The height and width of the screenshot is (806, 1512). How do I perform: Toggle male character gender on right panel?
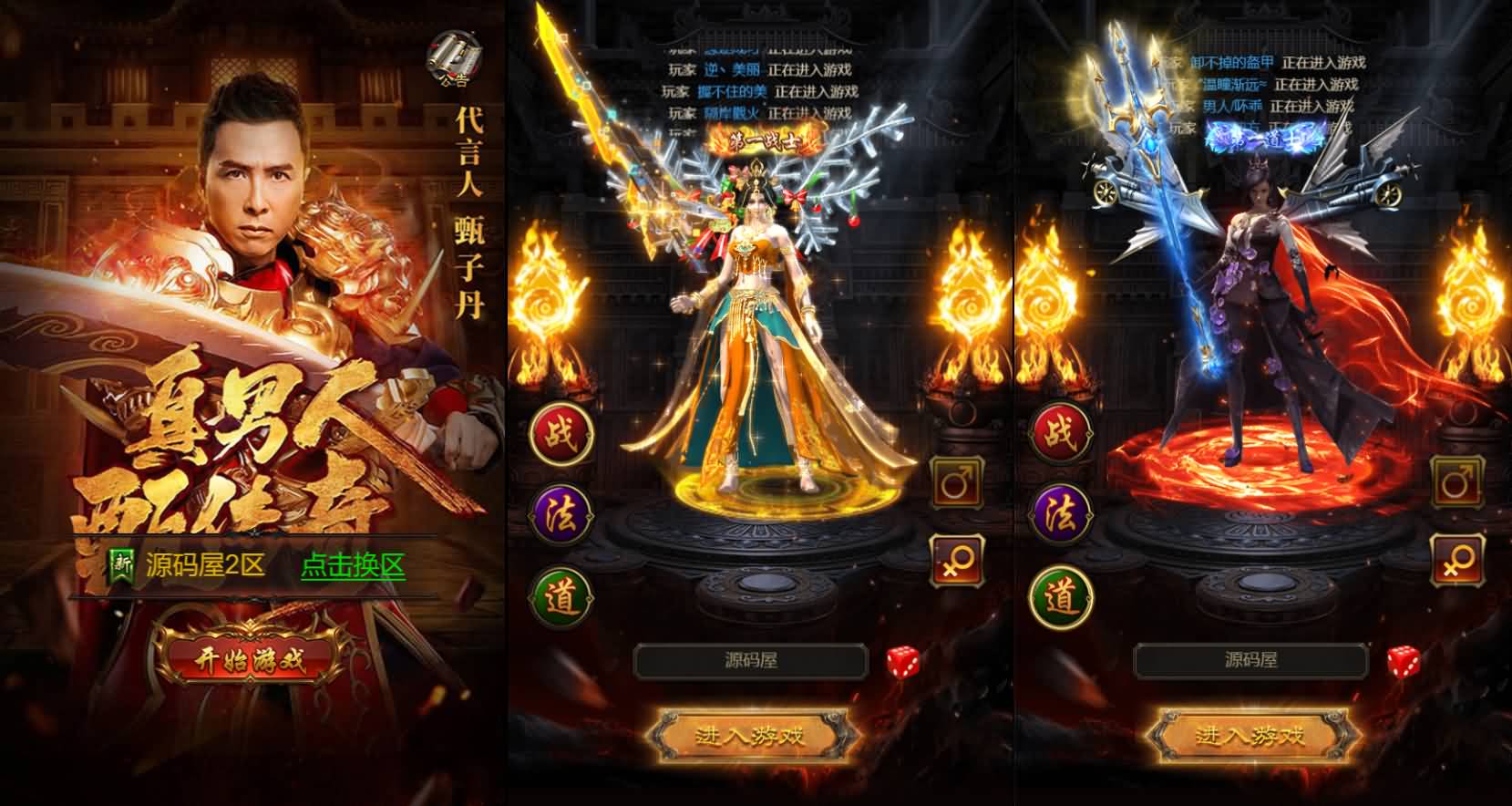[x=1455, y=480]
